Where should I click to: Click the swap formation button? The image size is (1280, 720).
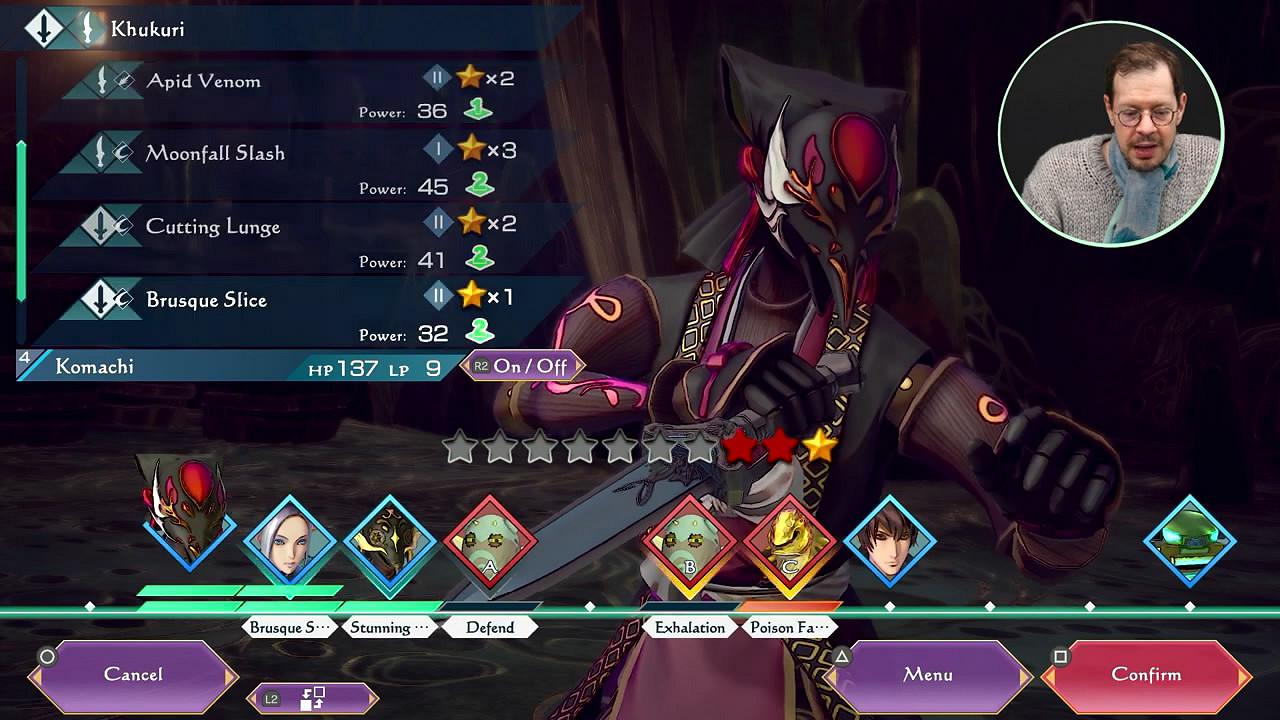coord(312,699)
